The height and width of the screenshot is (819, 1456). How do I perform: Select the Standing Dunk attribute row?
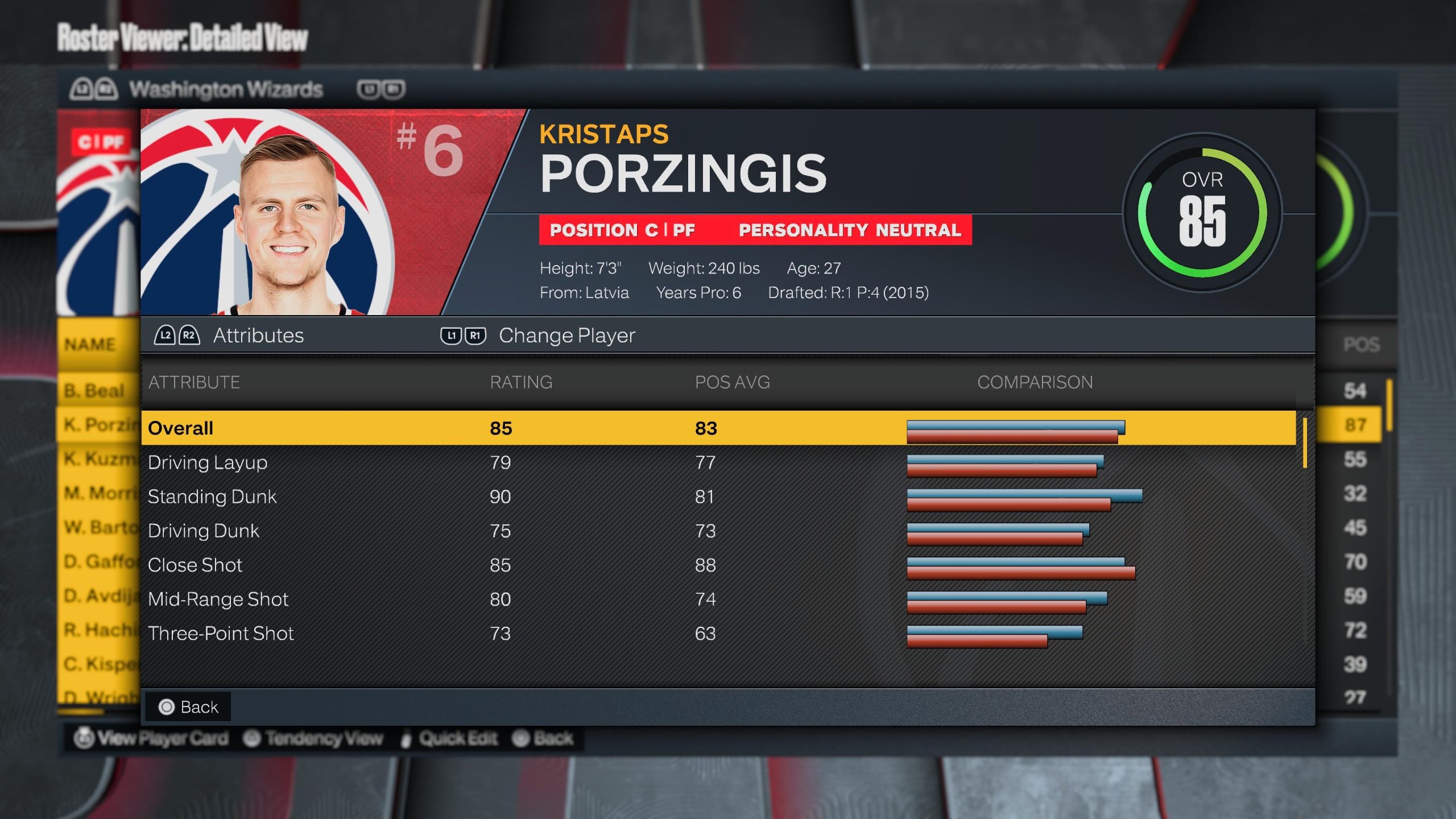tap(718, 497)
